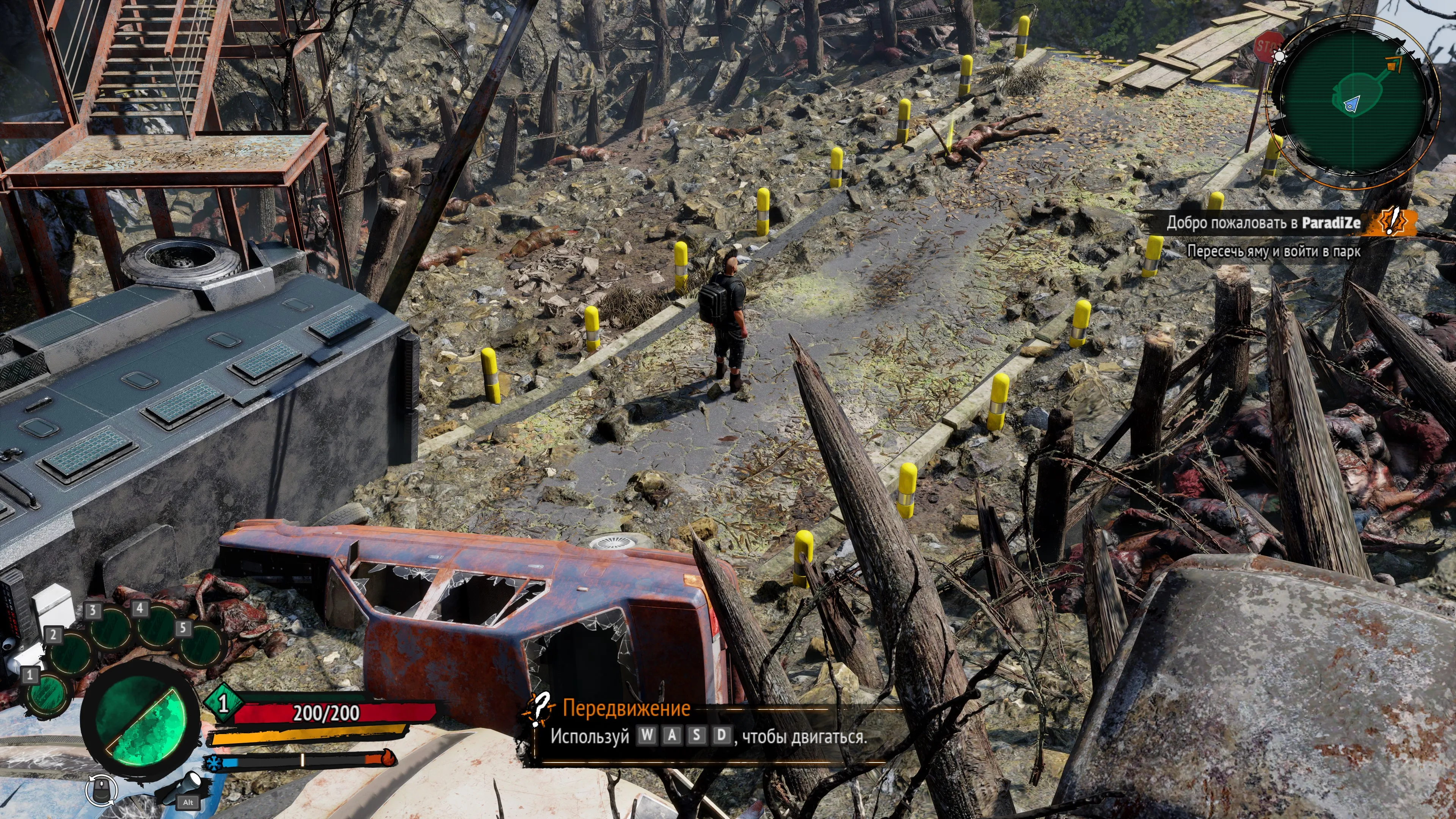Open the 'Добро пожаловать в ParadiZe' quest
Viewport: 1456px width, 819px height.
pos(1263,223)
